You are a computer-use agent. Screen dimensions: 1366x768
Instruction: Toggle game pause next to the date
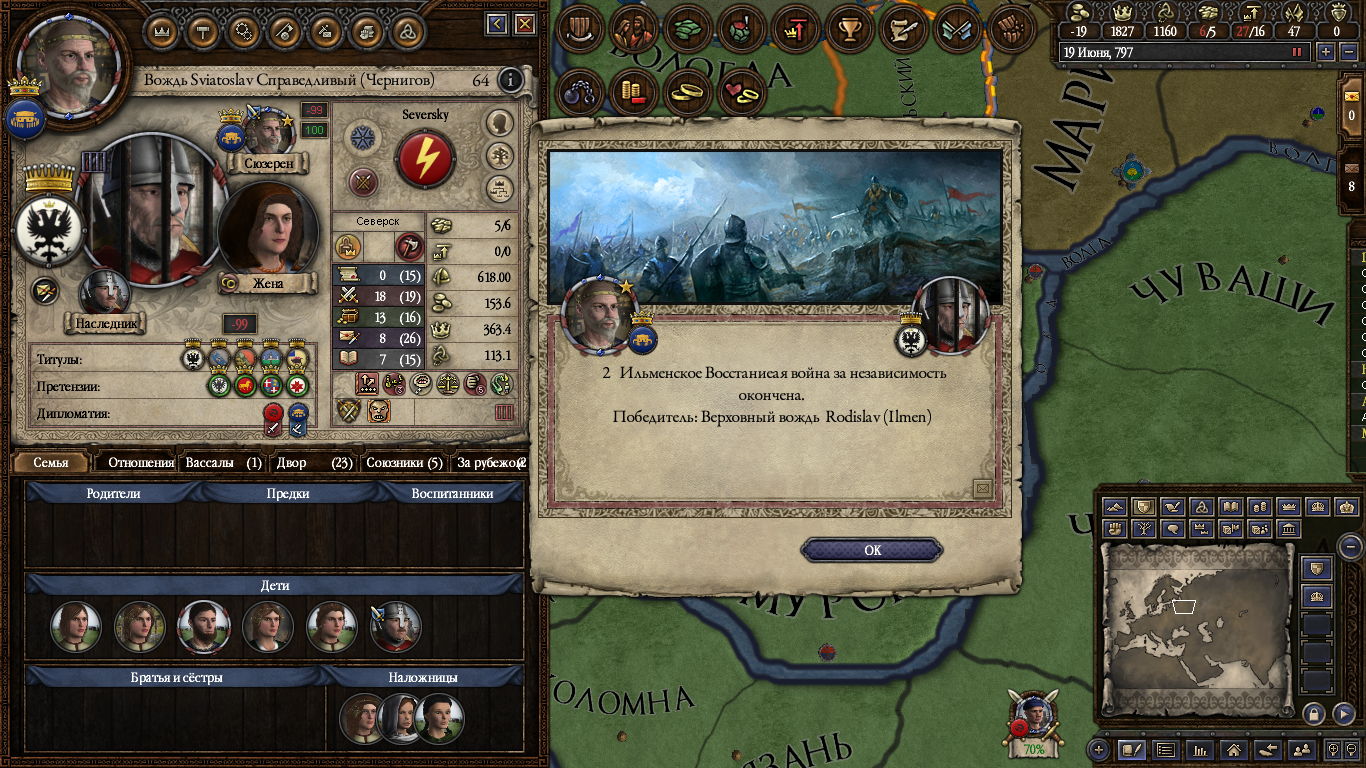1298,52
